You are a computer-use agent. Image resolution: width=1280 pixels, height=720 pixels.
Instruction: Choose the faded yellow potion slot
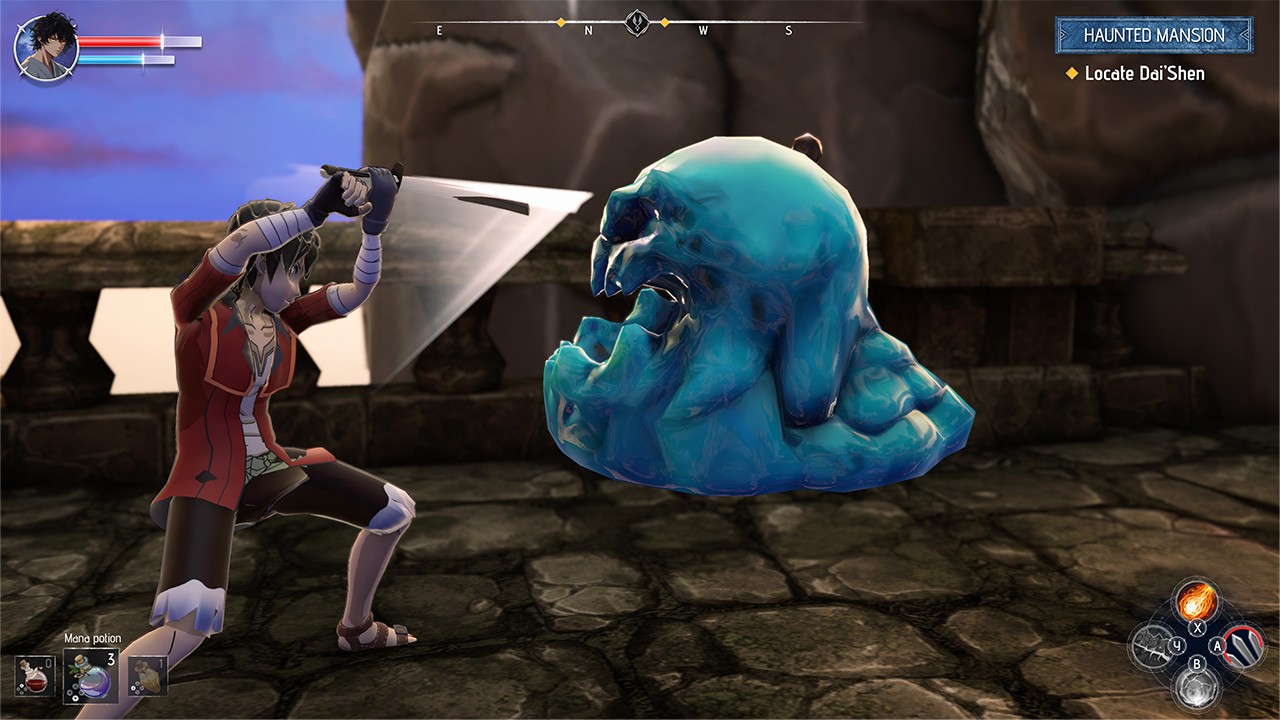tap(148, 675)
